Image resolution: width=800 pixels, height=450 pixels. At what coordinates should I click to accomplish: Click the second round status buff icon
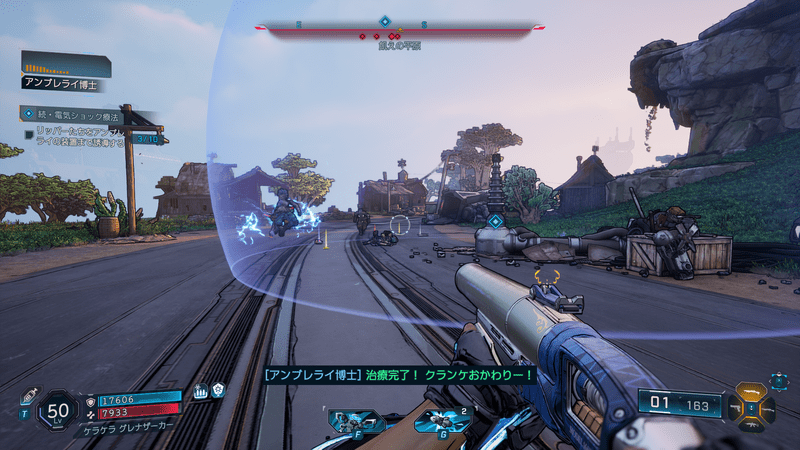pos(217,391)
